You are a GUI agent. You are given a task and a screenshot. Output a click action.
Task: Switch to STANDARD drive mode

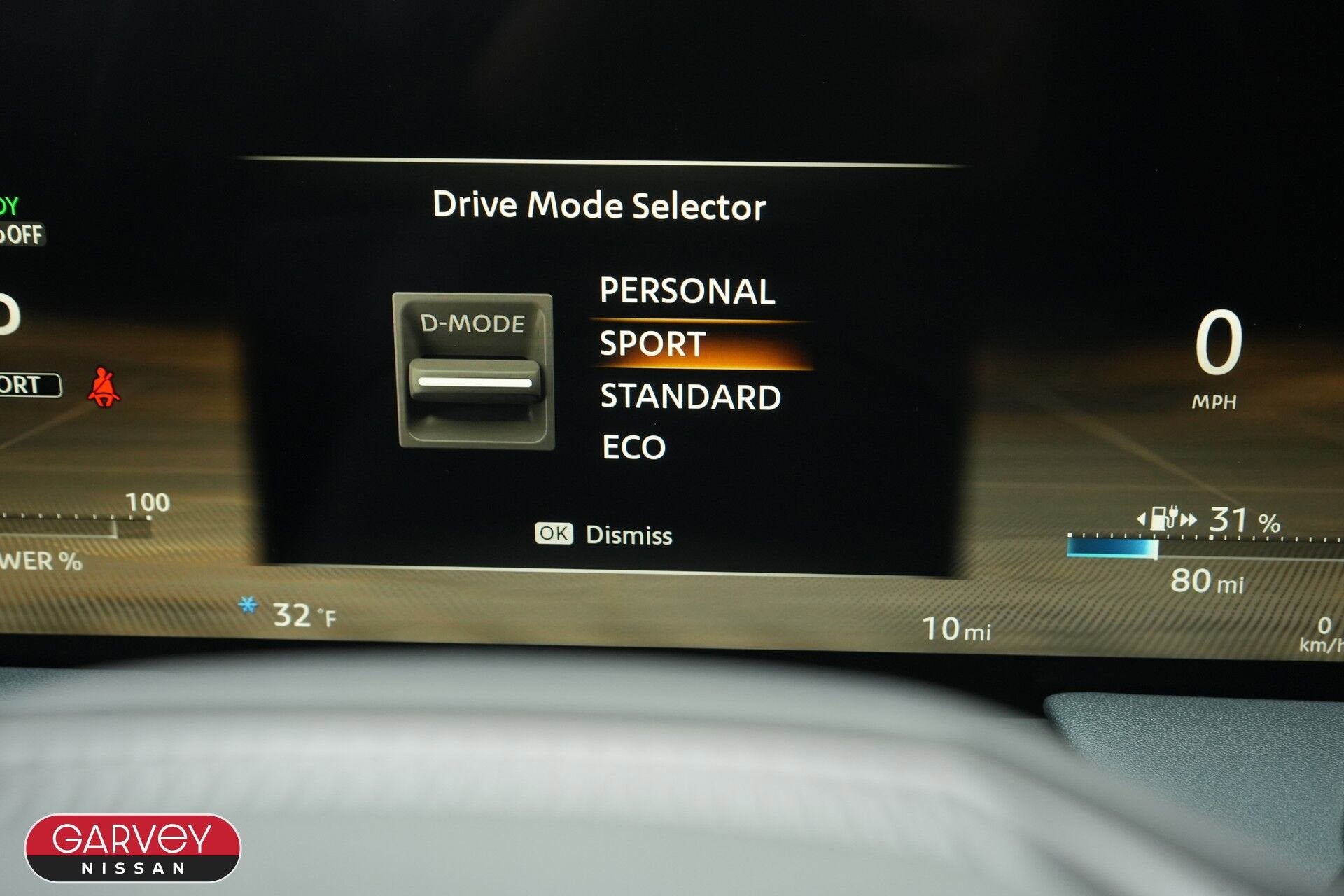coord(690,397)
